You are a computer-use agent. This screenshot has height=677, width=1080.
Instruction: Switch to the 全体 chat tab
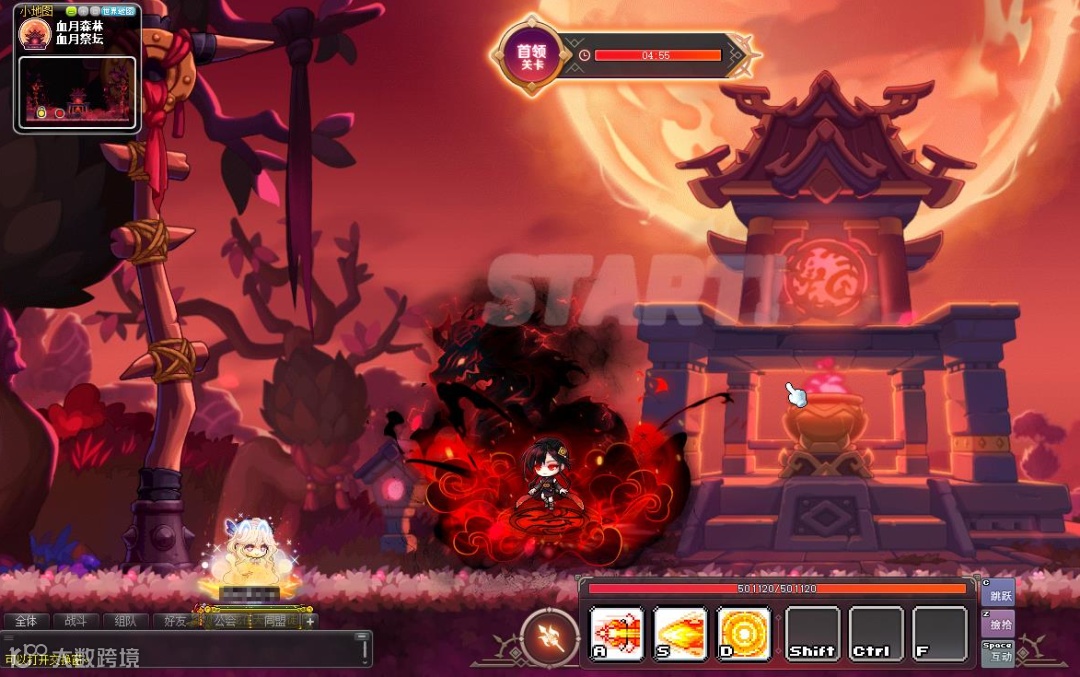click(25, 621)
